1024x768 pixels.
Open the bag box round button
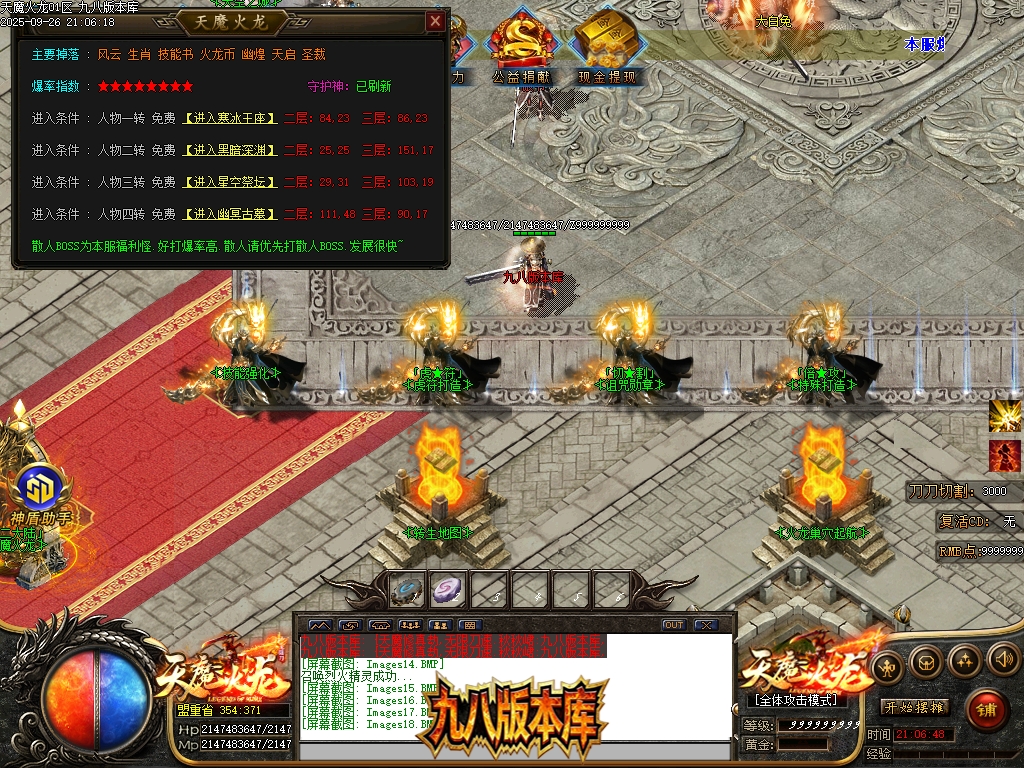pyautogui.click(x=925, y=660)
